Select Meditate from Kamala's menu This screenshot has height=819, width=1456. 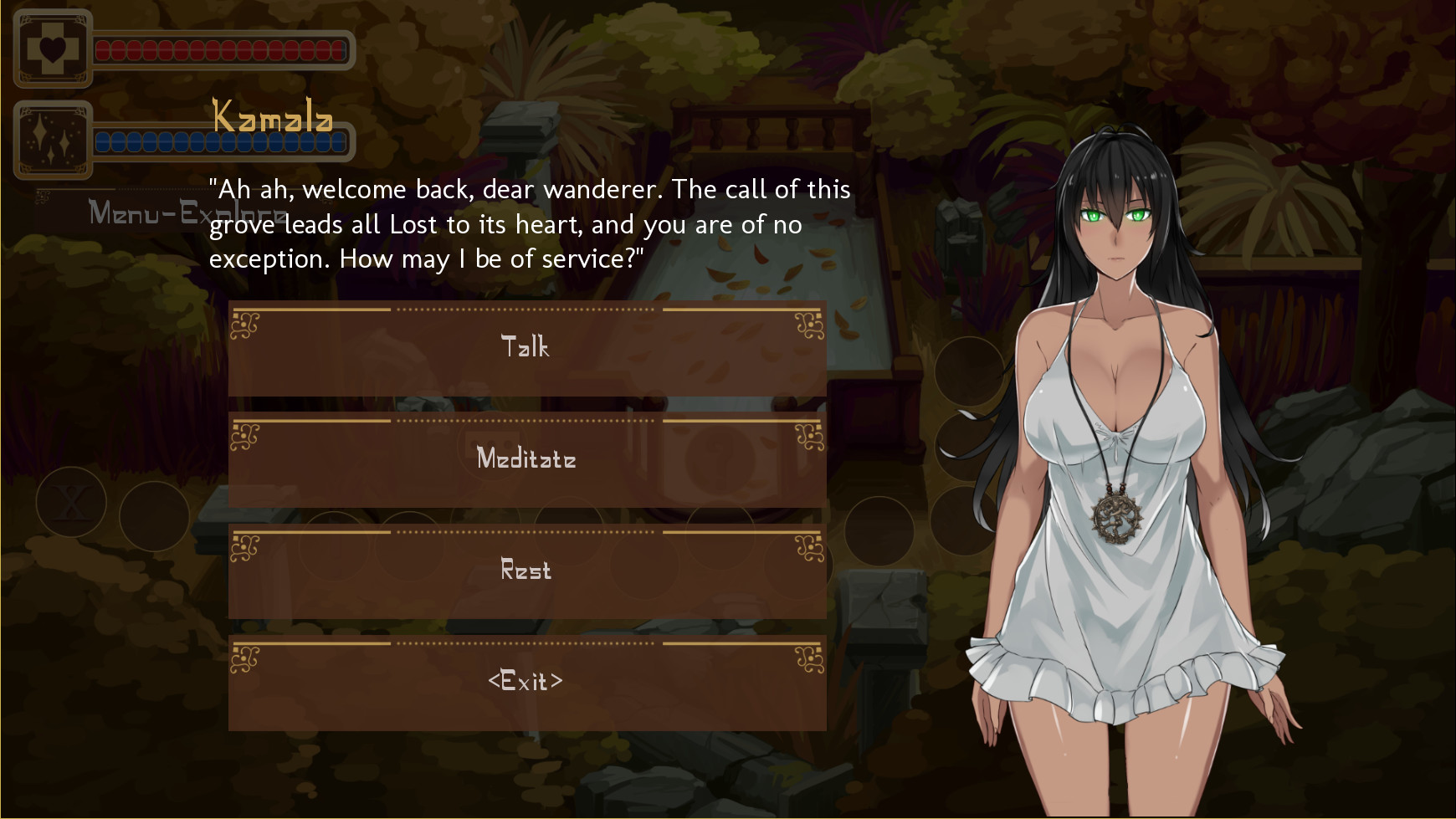[526, 459]
